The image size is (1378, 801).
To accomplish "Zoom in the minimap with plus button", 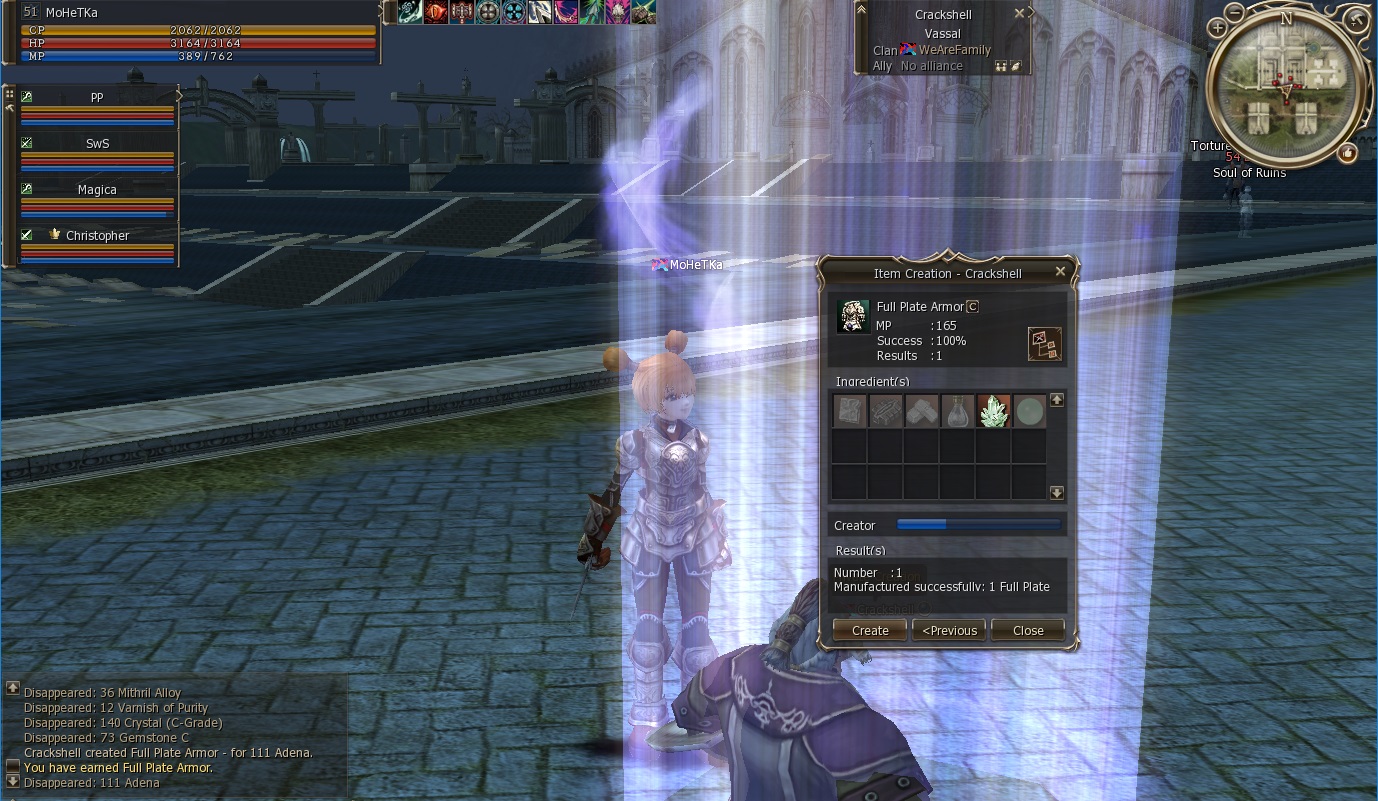I will (1218, 29).
